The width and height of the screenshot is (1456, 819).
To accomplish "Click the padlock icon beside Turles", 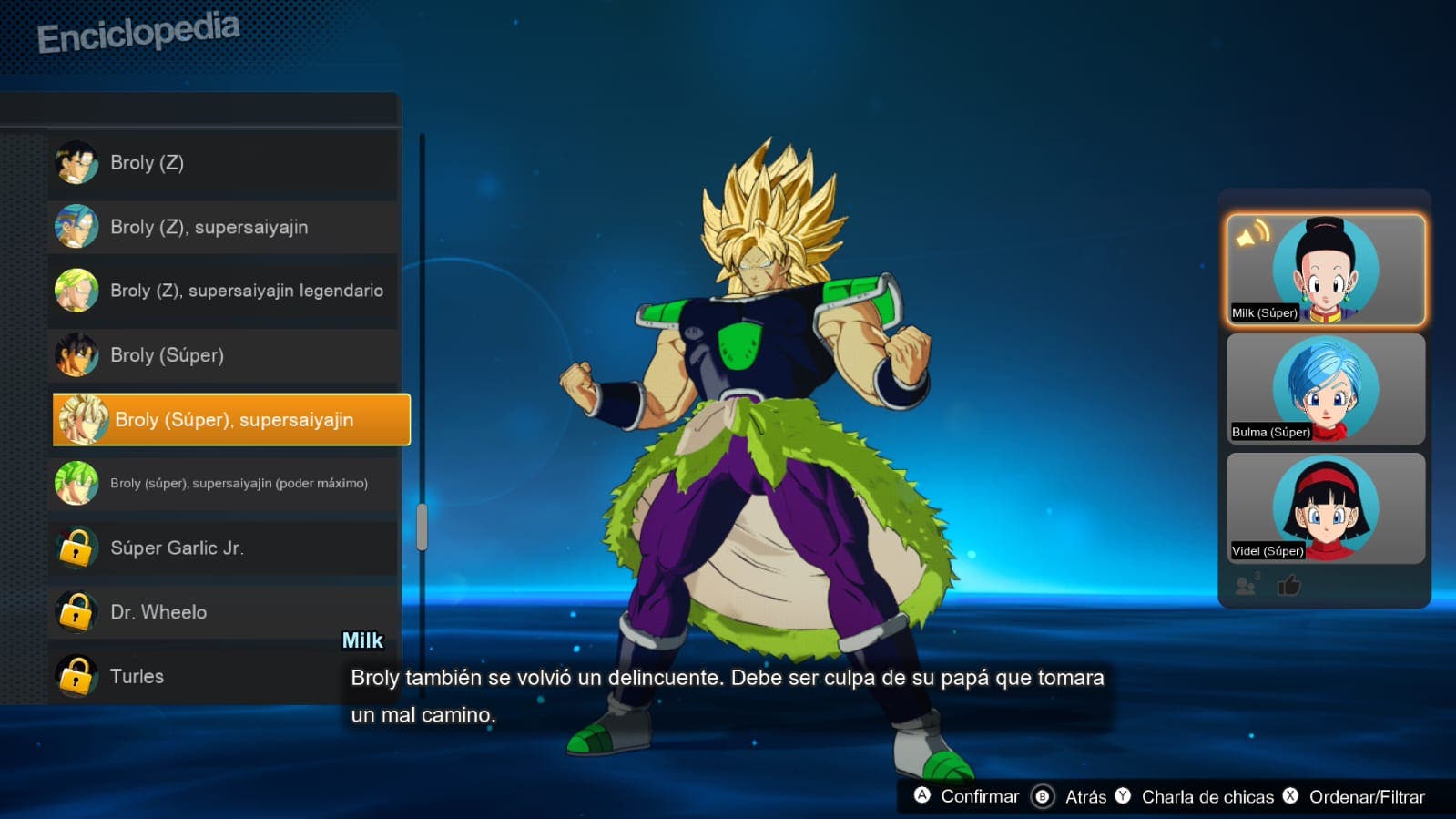I will 76,676.
